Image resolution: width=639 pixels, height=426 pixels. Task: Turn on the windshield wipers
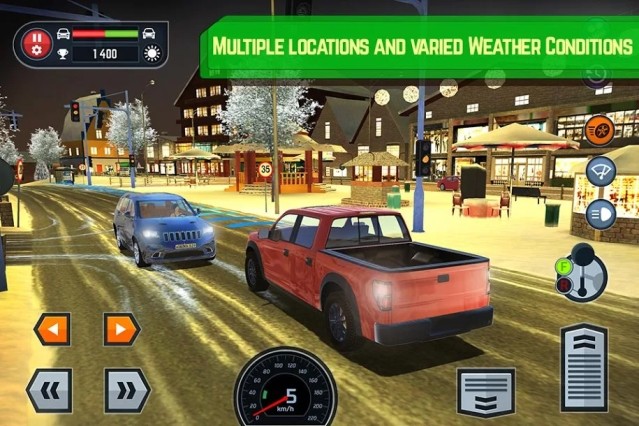tap(600, 171)
